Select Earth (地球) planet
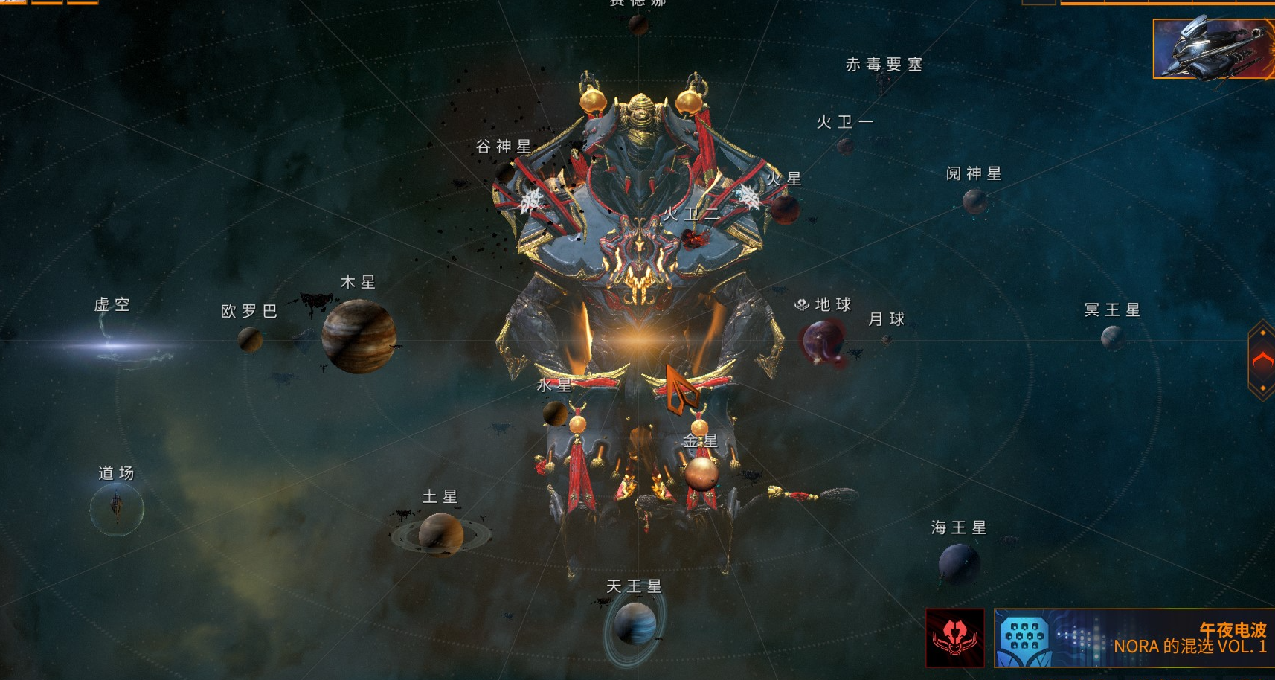1275x680 pixels. point(824,340)
